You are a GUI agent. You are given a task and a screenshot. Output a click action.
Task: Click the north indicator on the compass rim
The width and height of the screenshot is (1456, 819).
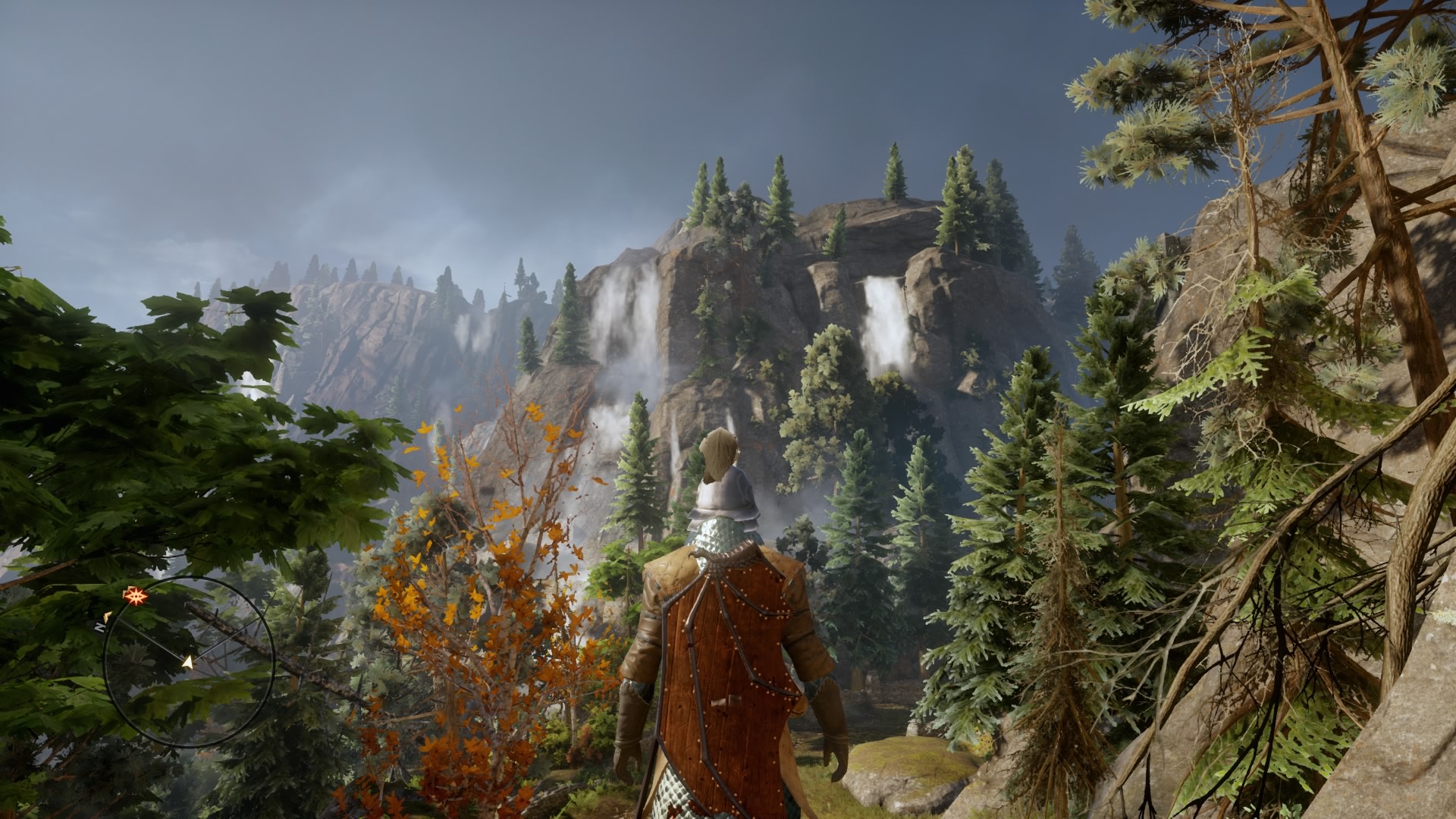point(100,627)
